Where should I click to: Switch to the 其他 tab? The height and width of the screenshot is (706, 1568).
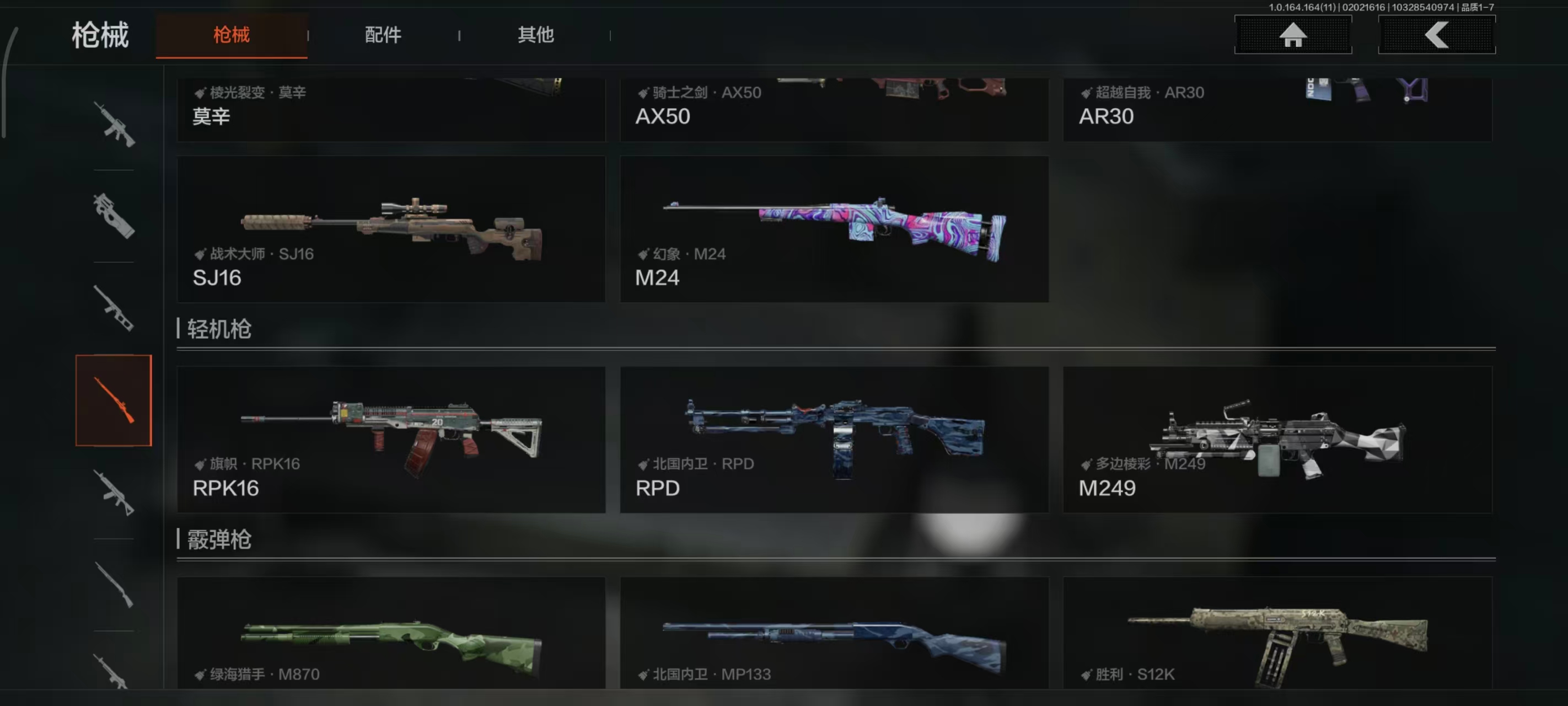(536, 35)
